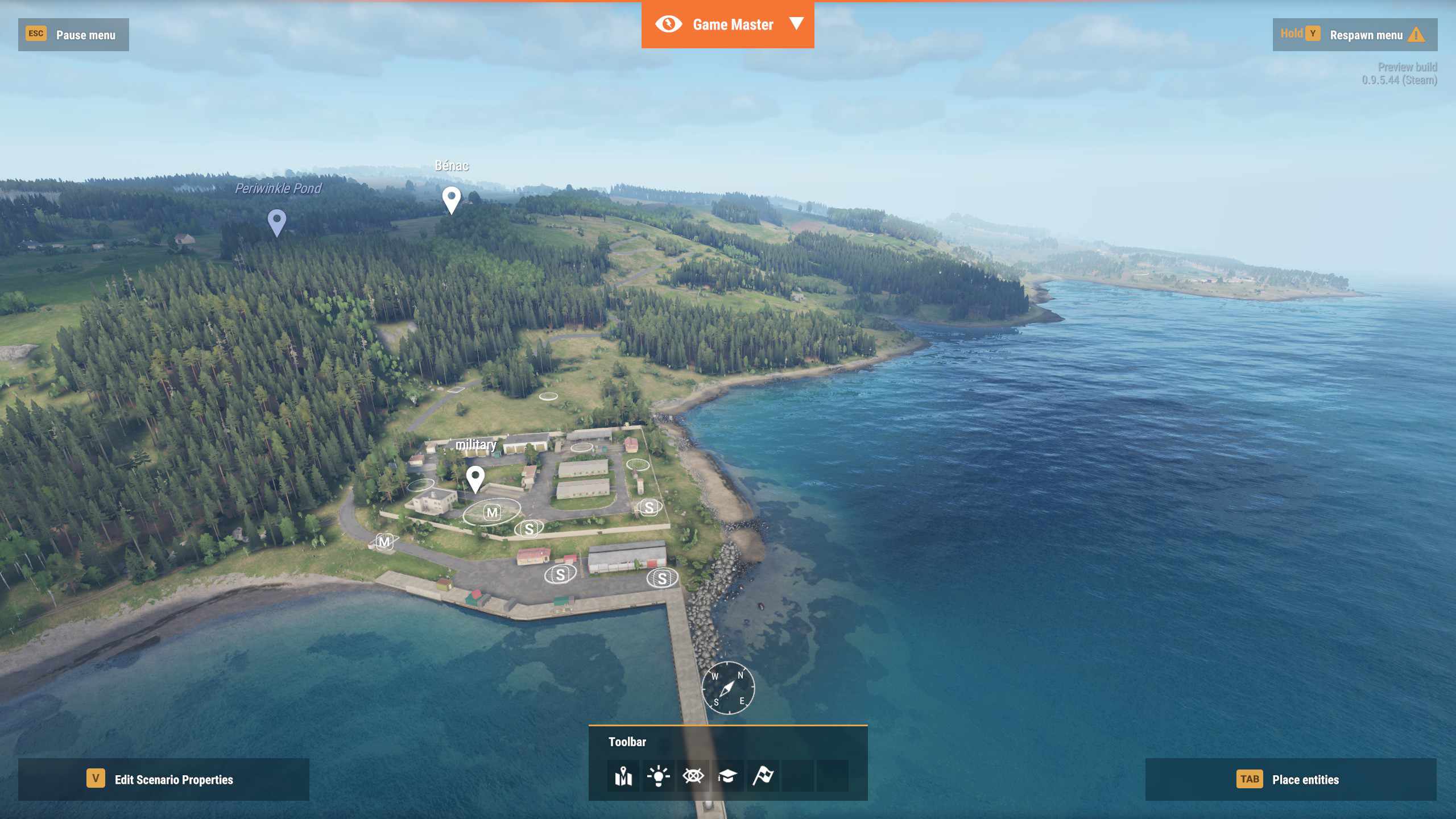Open Edit Scenario Properties
This screenshot has height=819, width=1456.
pyautogui.click(x=164, y=779)
